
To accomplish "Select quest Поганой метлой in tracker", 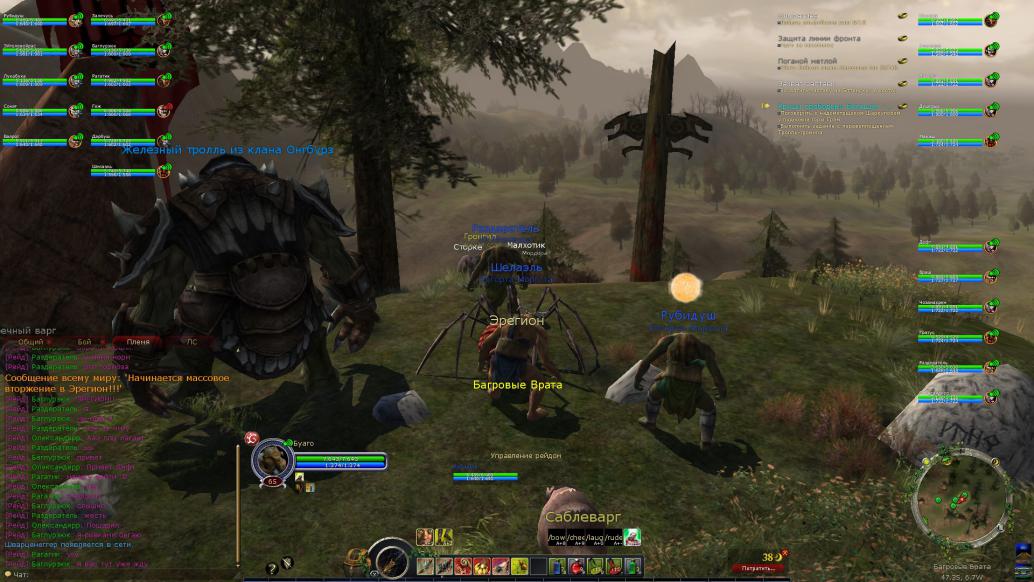I will point(806,60).
